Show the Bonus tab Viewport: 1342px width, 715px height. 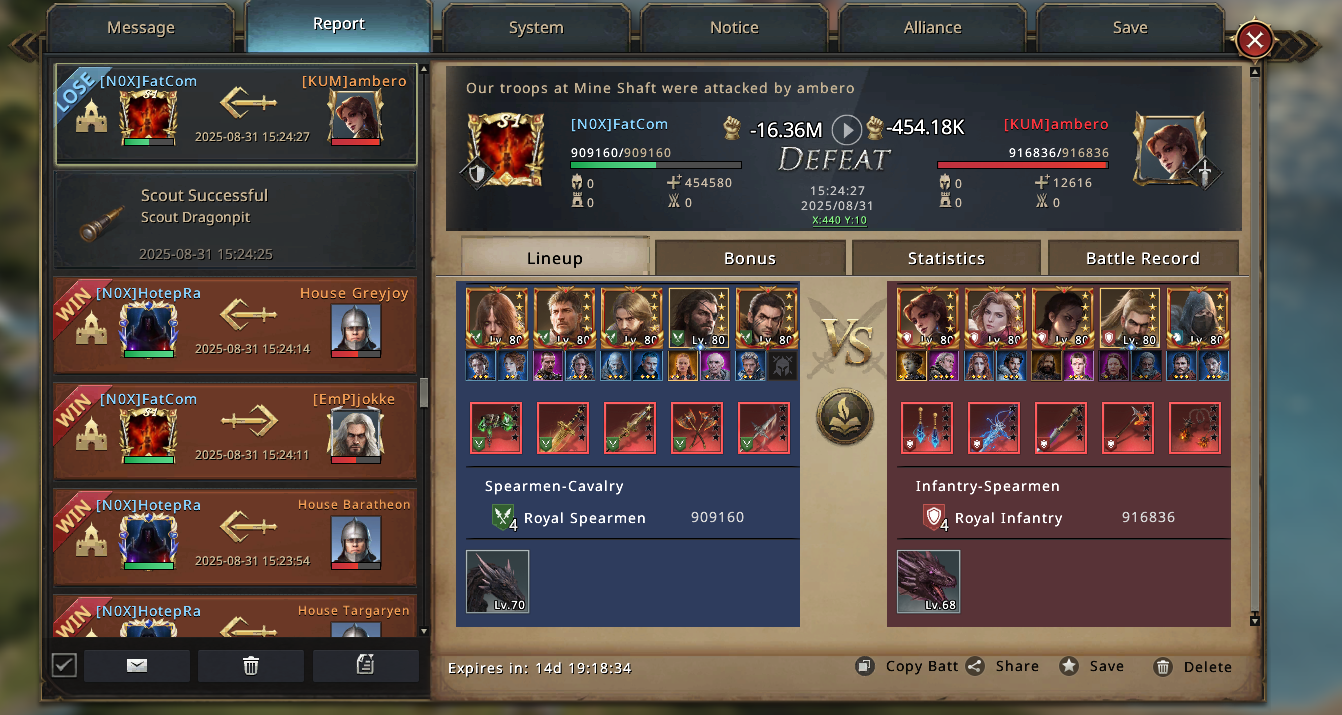pyautogui.click(x=750, y=258)
